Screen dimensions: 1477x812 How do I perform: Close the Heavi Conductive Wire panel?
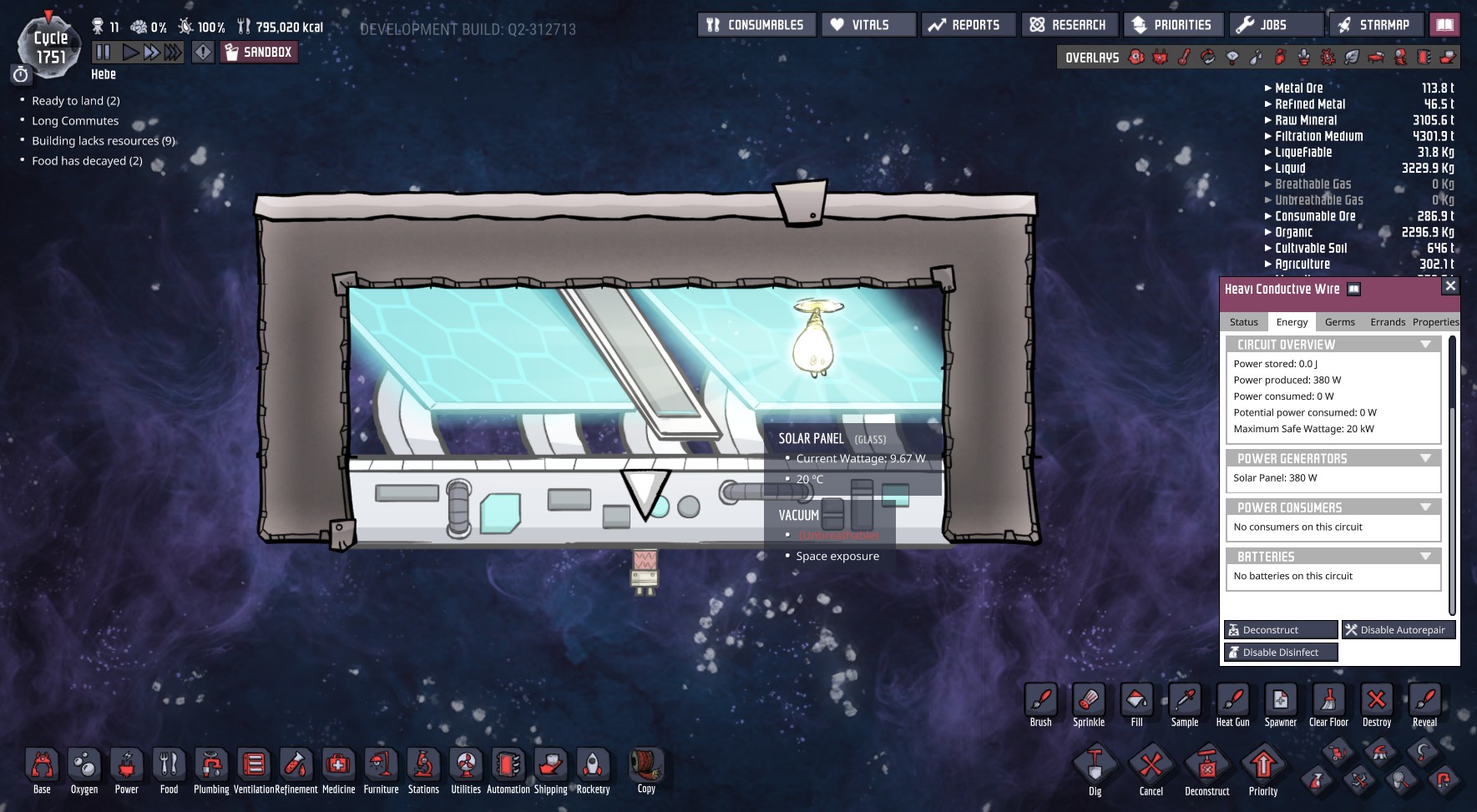click(1450, 286)
